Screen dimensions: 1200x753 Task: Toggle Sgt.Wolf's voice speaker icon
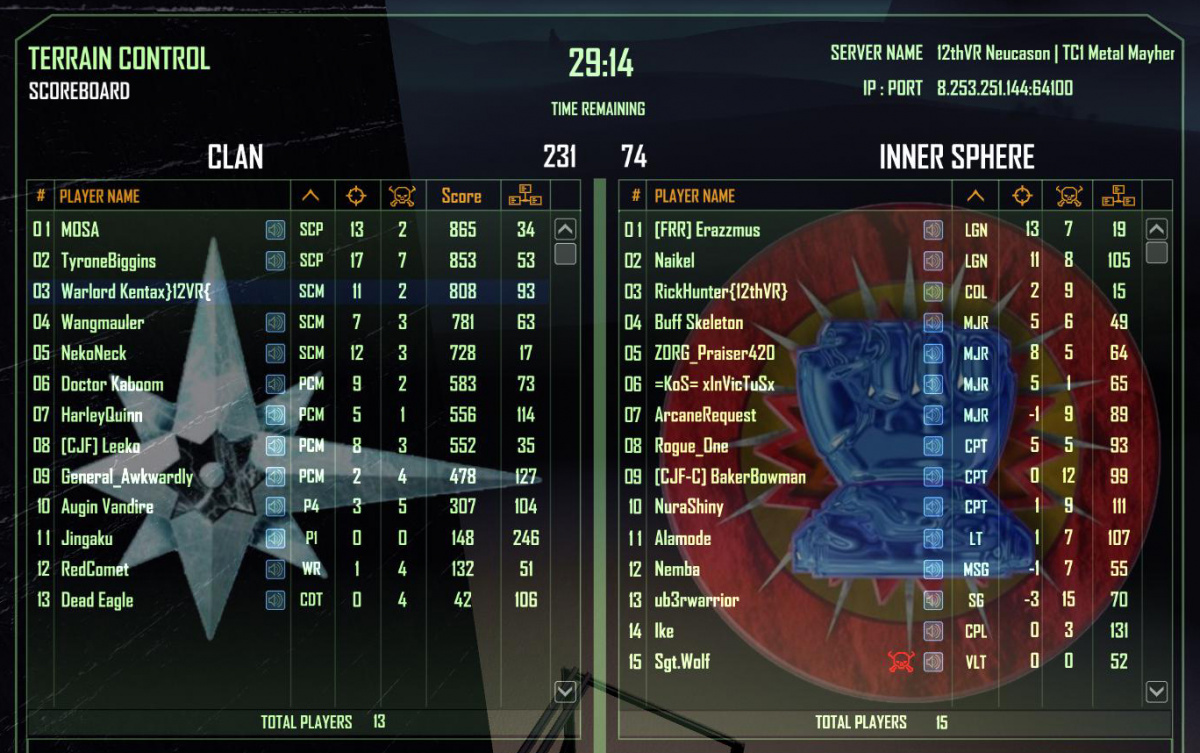(x=933, y=662)
